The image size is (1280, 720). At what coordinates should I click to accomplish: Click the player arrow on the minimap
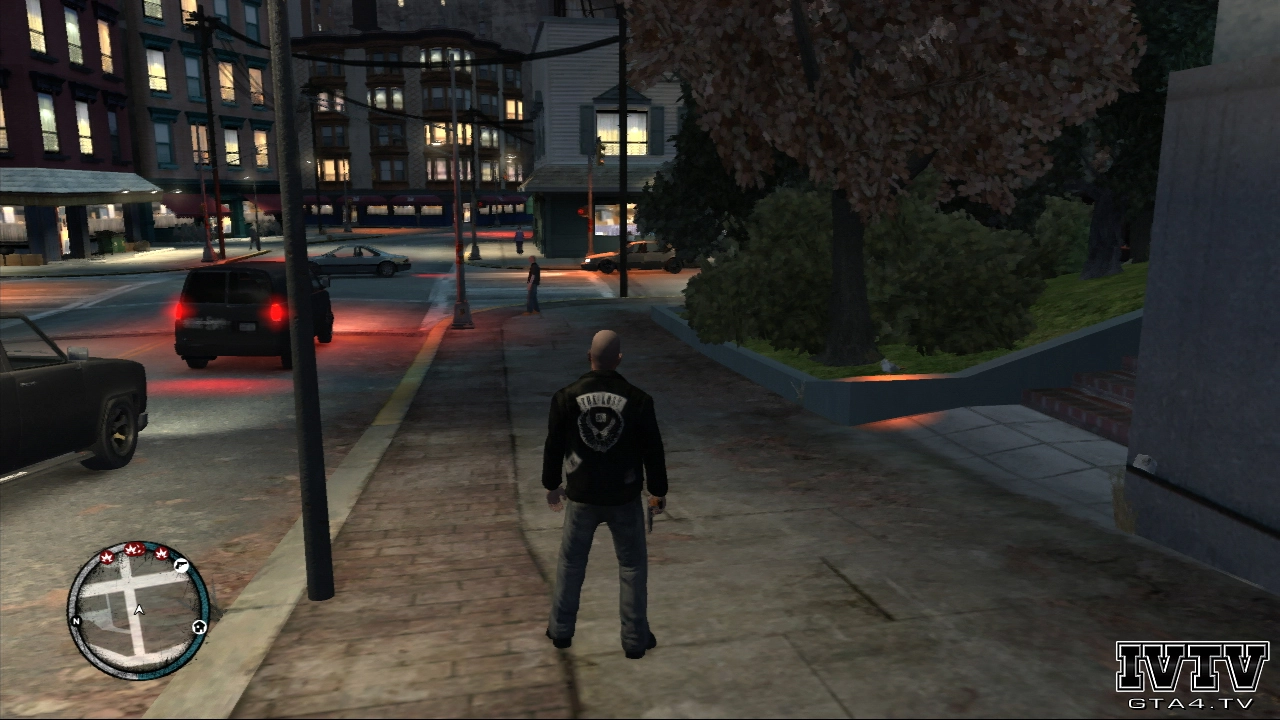[x=139, y=609]
